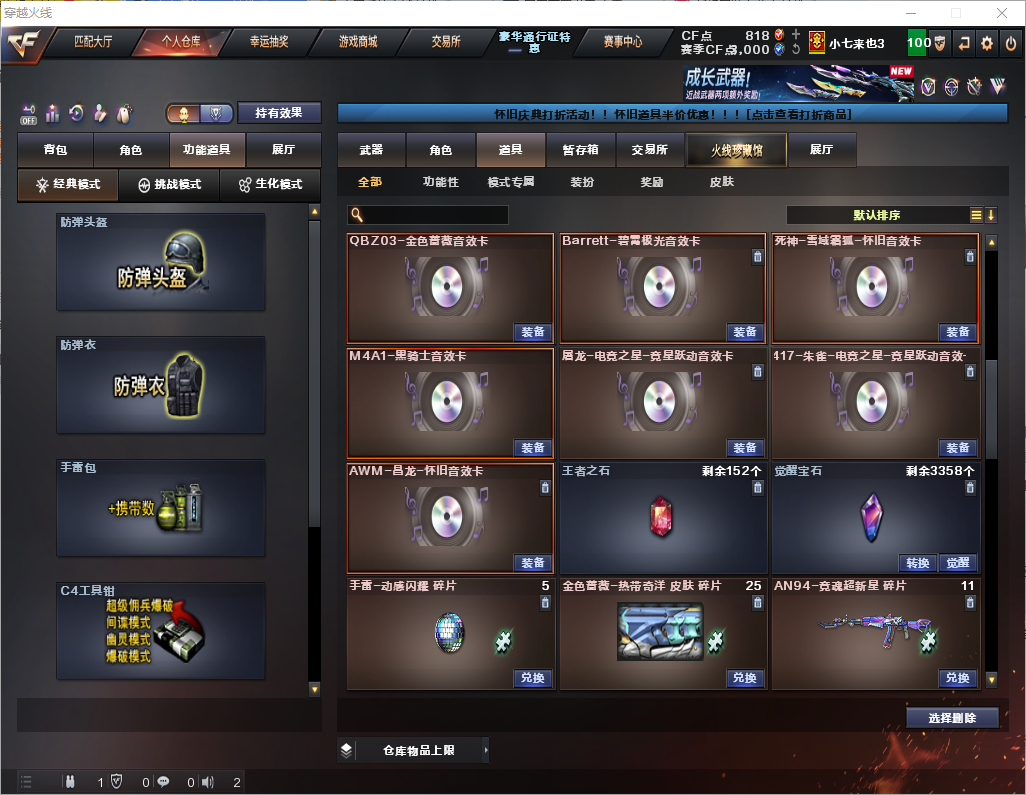This screenshot has height=795, width=1026.
Task: Open the 游戏商城 game shop
Action: (358, 42)
